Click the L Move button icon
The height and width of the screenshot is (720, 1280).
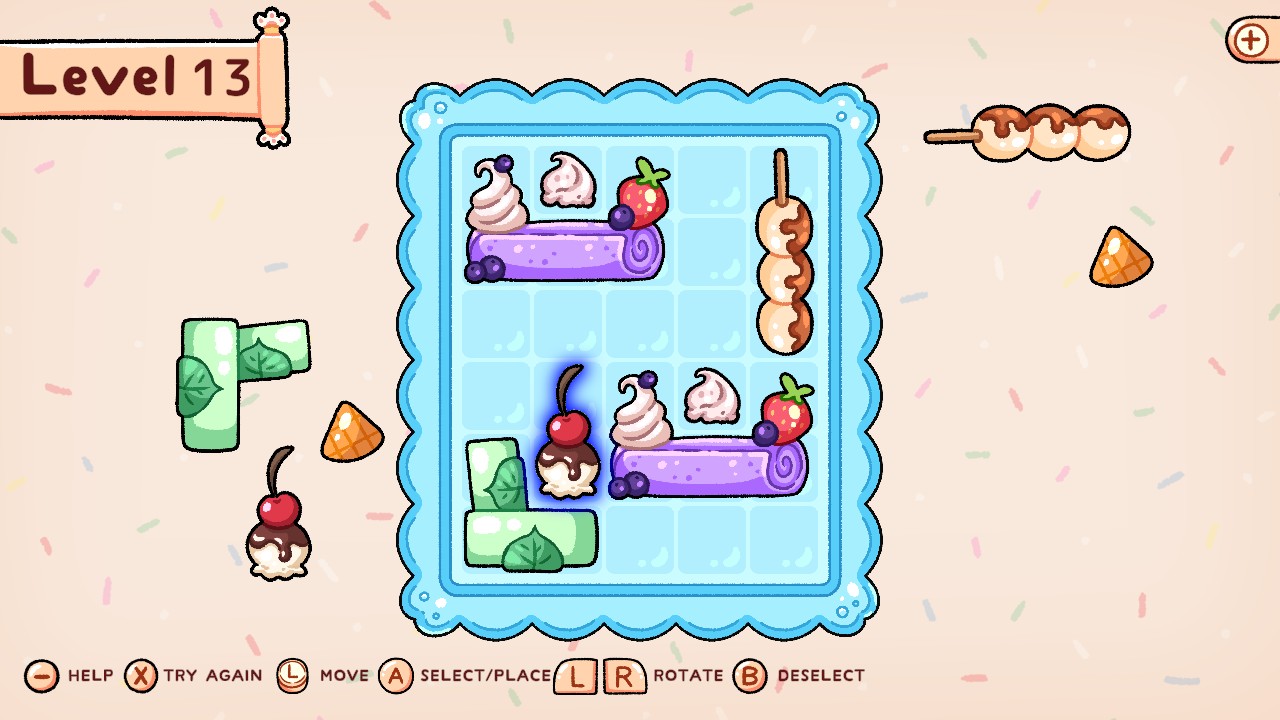coord(294,675)
